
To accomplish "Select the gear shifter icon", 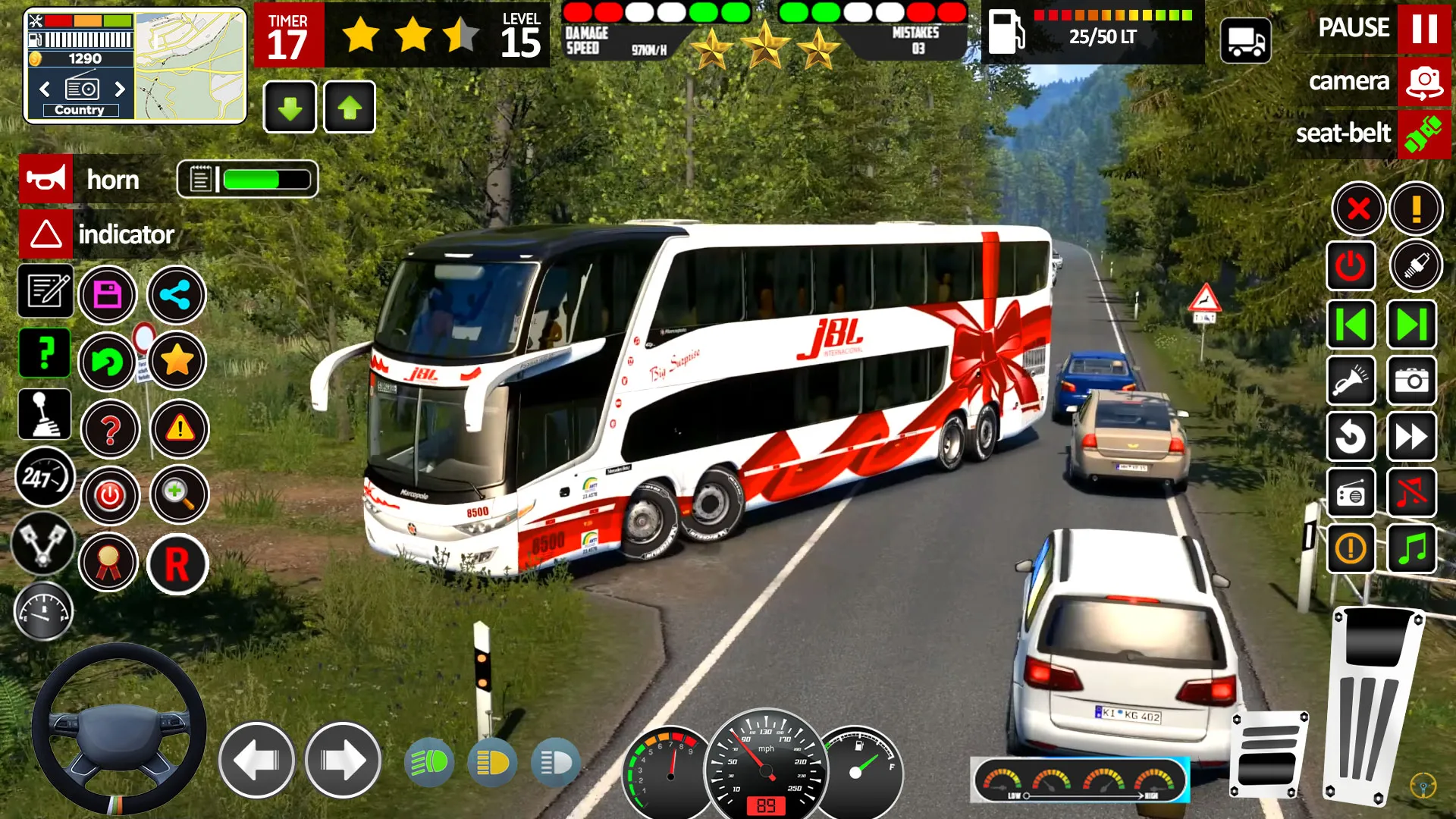I will 45,415.
